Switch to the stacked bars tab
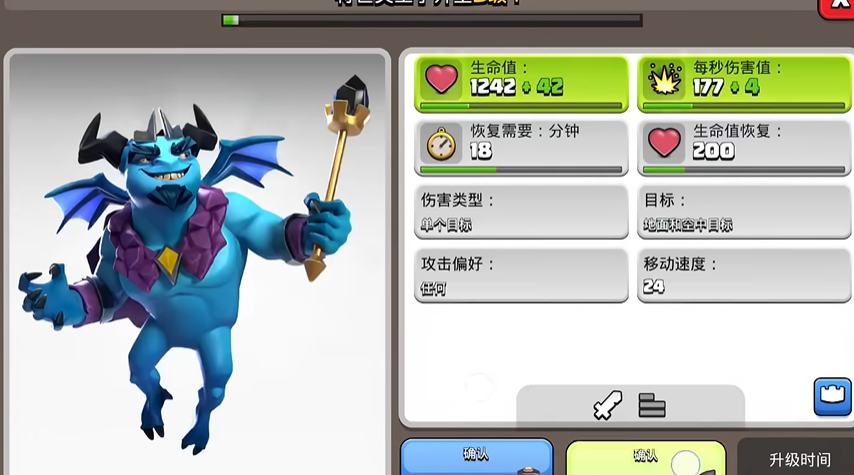 (x=652, y=405)
